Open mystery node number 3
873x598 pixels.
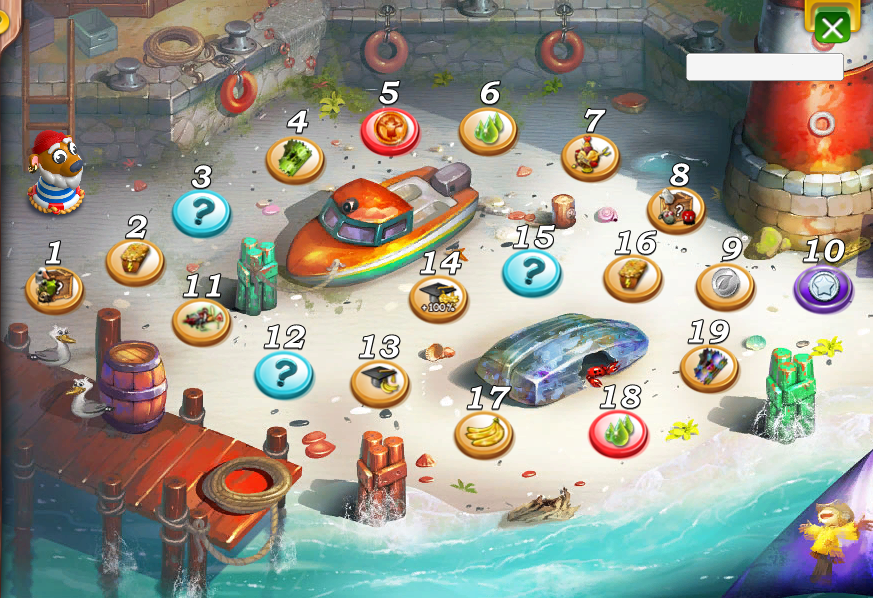click(x=201, y=212)
